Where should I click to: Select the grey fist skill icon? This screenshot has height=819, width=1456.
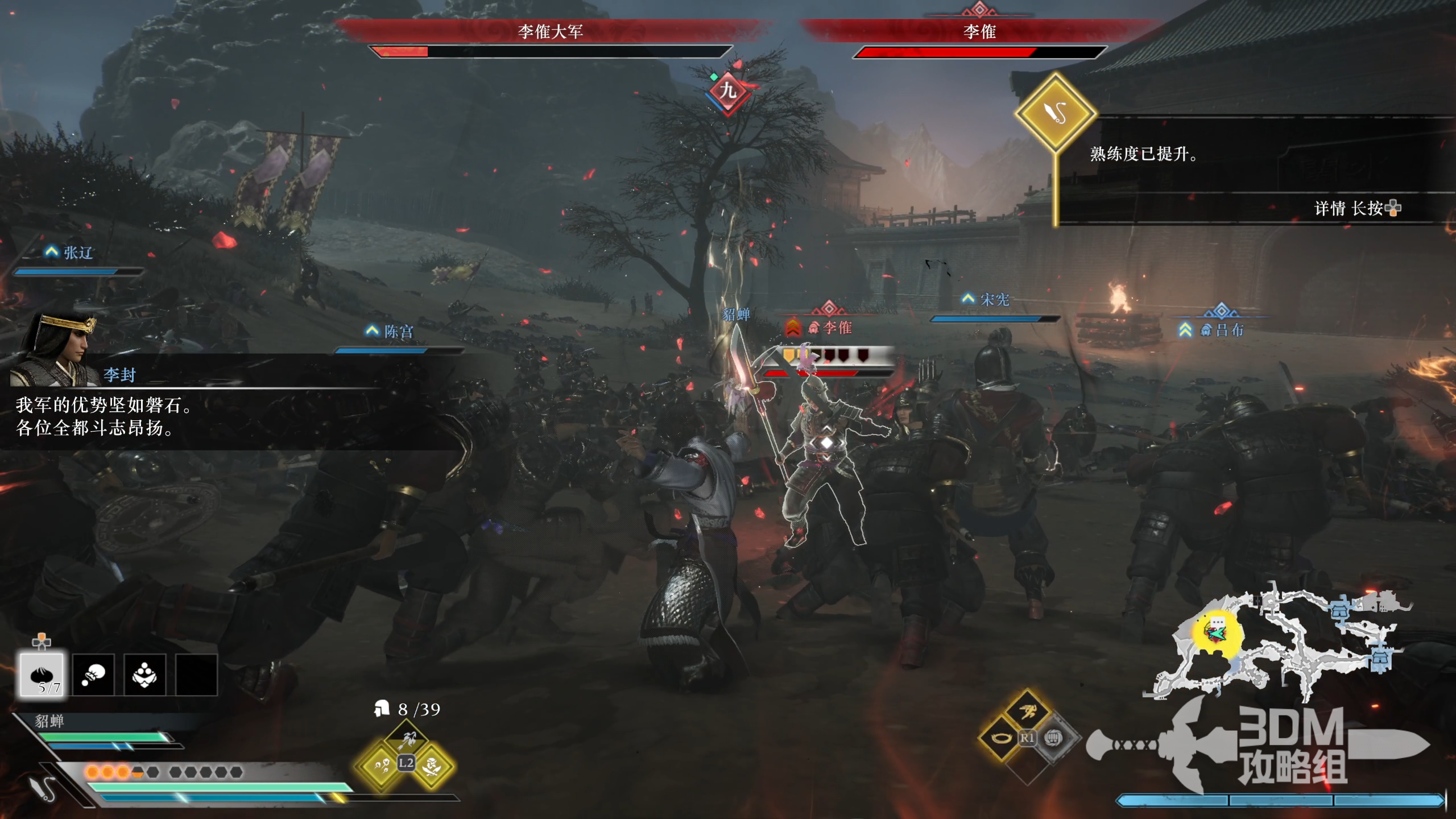click(1053, 738)
